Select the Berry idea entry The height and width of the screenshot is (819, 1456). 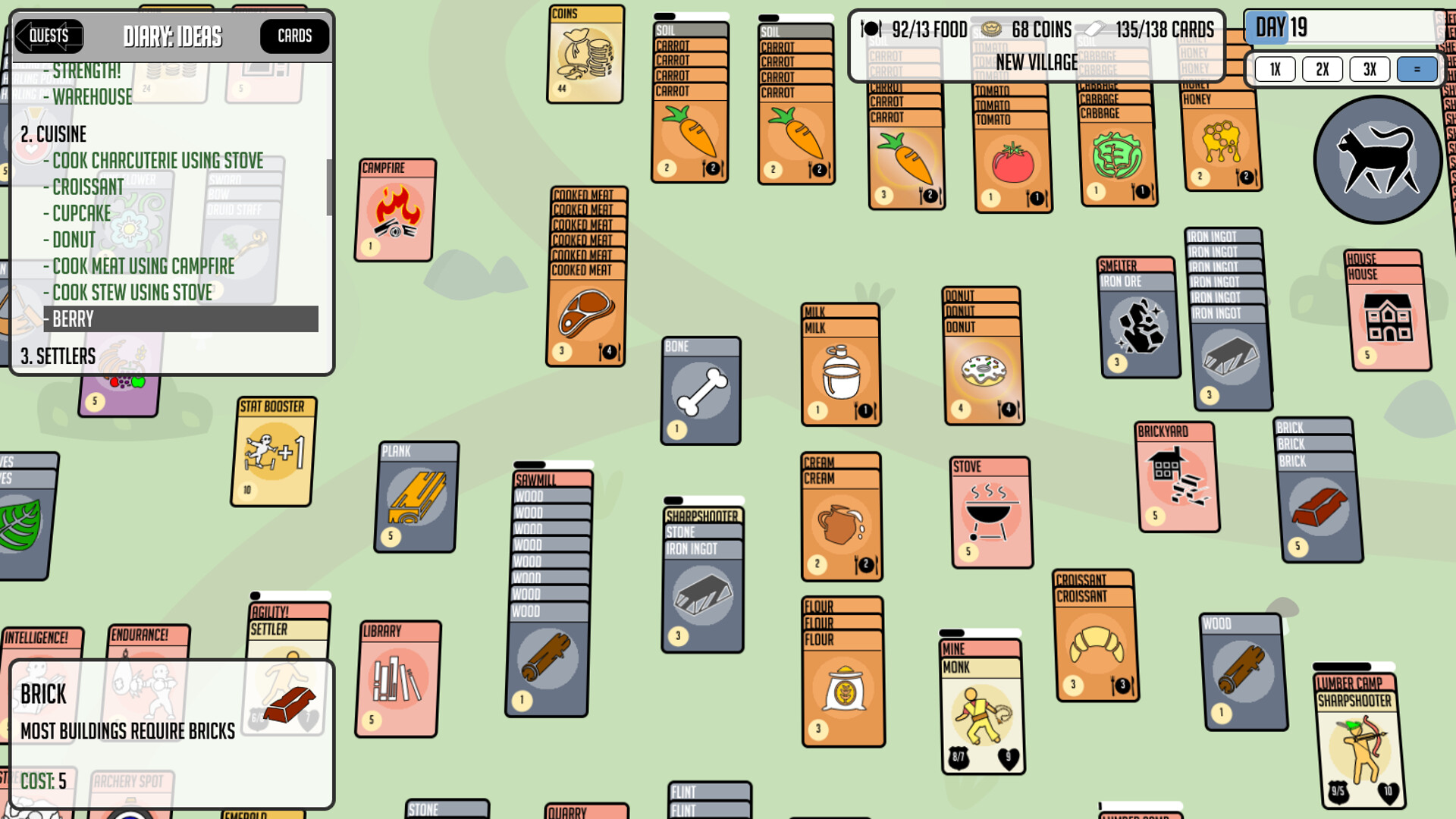coord(72,319)
